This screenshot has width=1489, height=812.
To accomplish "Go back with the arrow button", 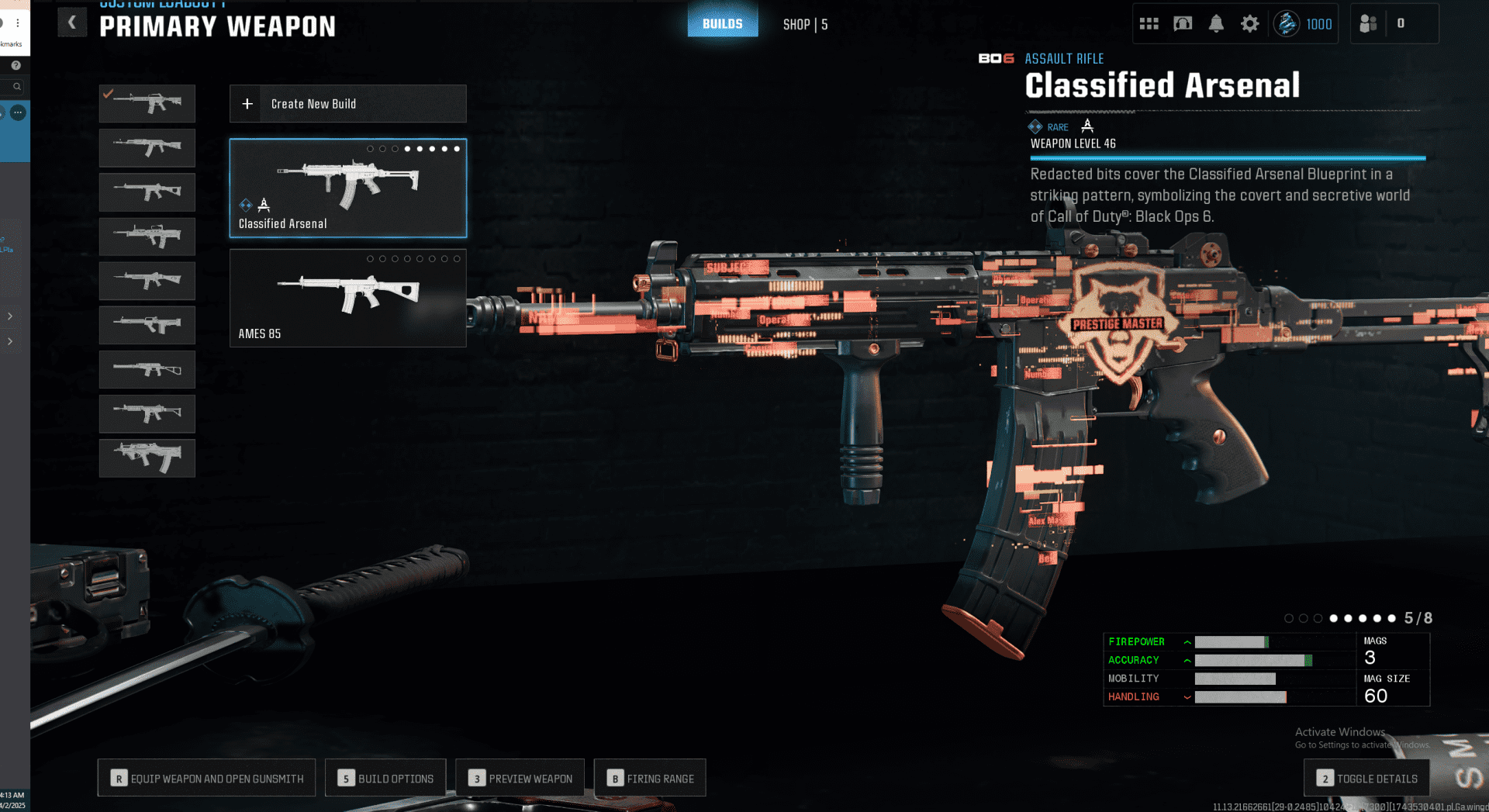I will coord(72,22).
